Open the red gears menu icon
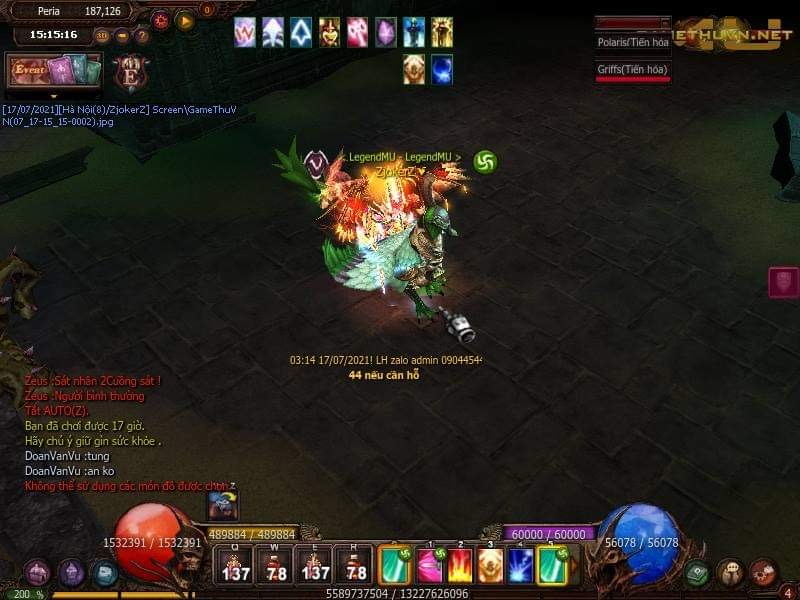The height and width of the screenshot is (600, 800). (x=763, y=572)
